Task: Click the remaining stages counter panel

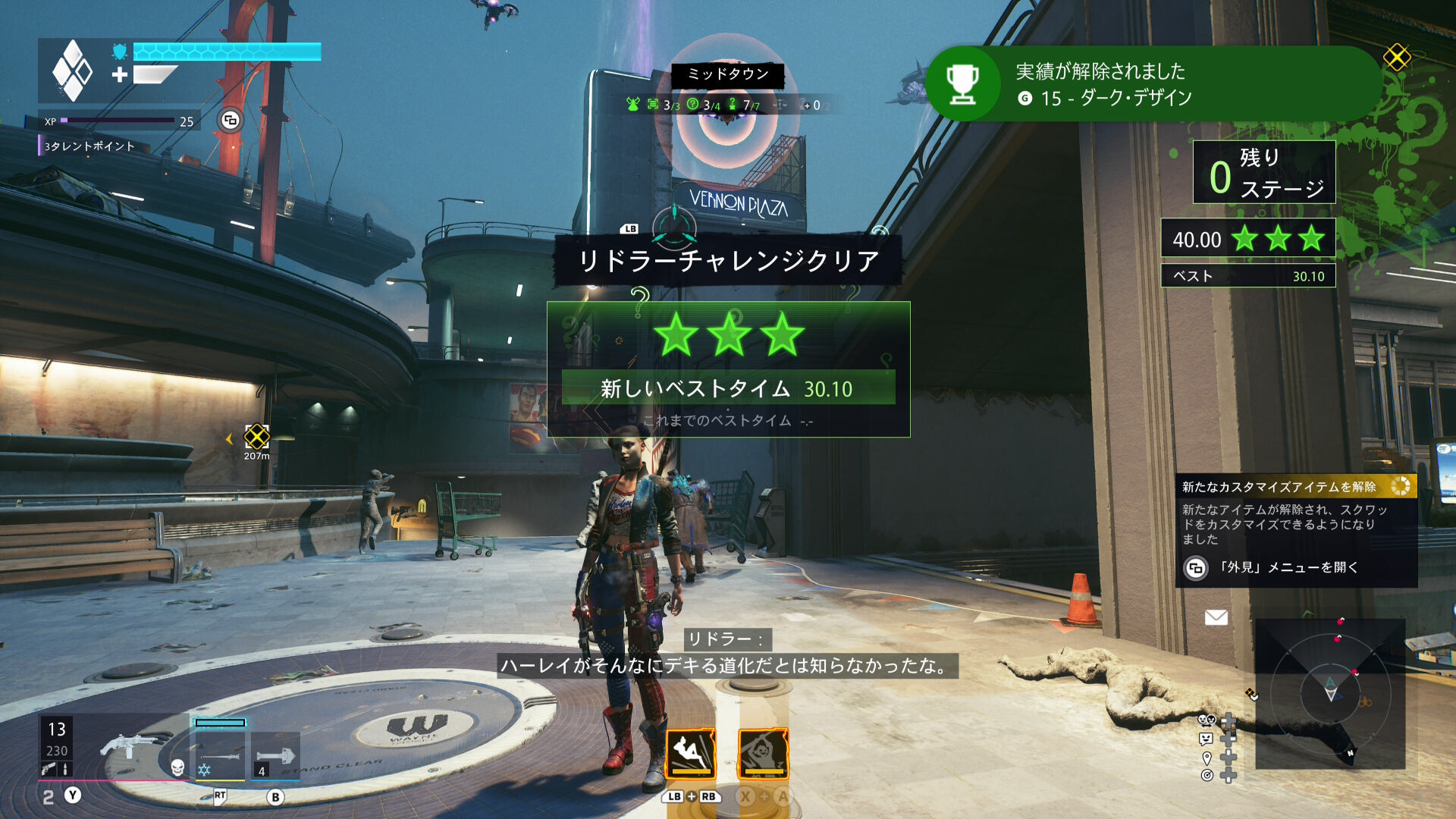Action: [1263, 173]
